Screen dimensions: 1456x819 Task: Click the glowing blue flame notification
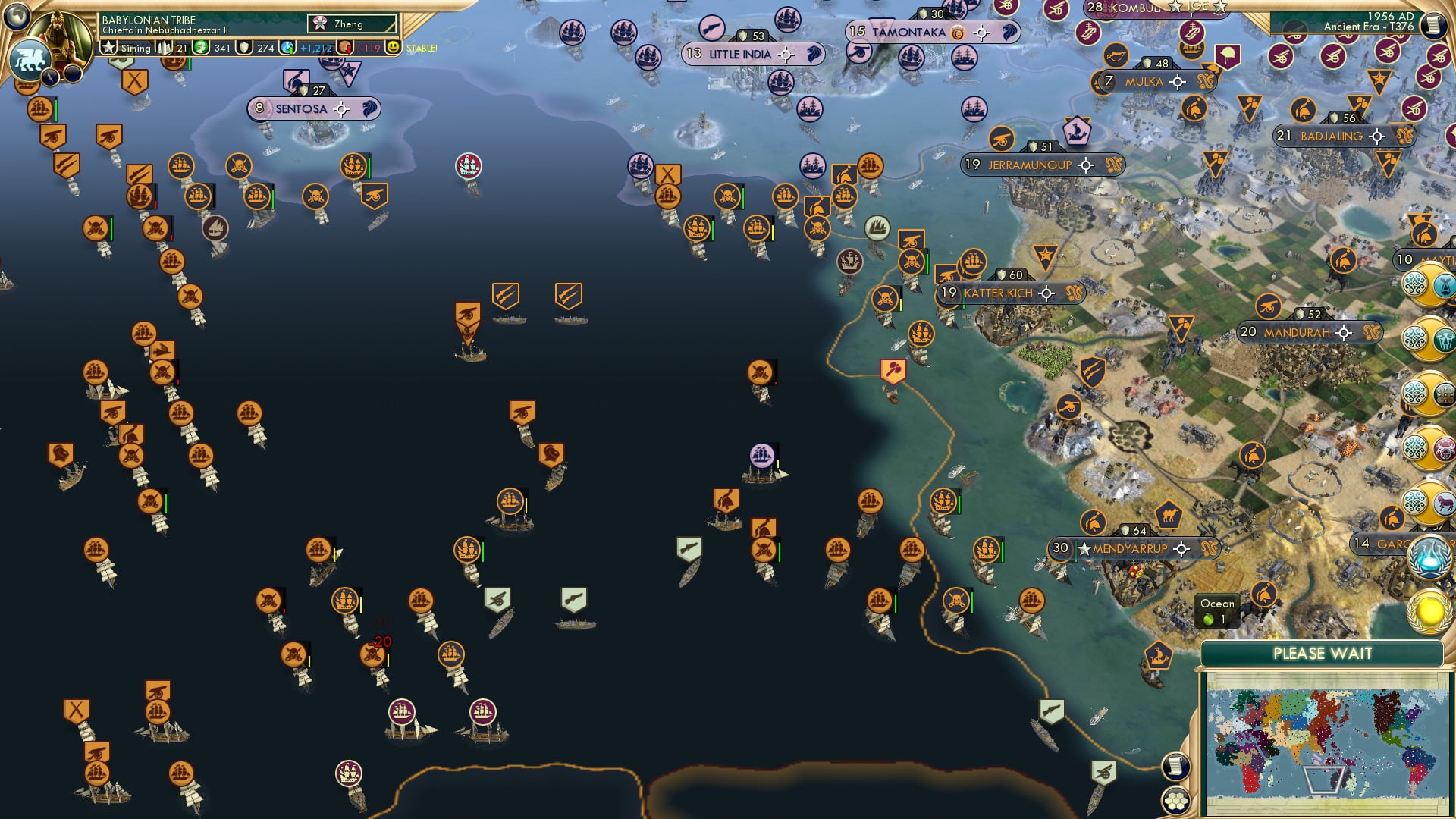pos(1429,556)
